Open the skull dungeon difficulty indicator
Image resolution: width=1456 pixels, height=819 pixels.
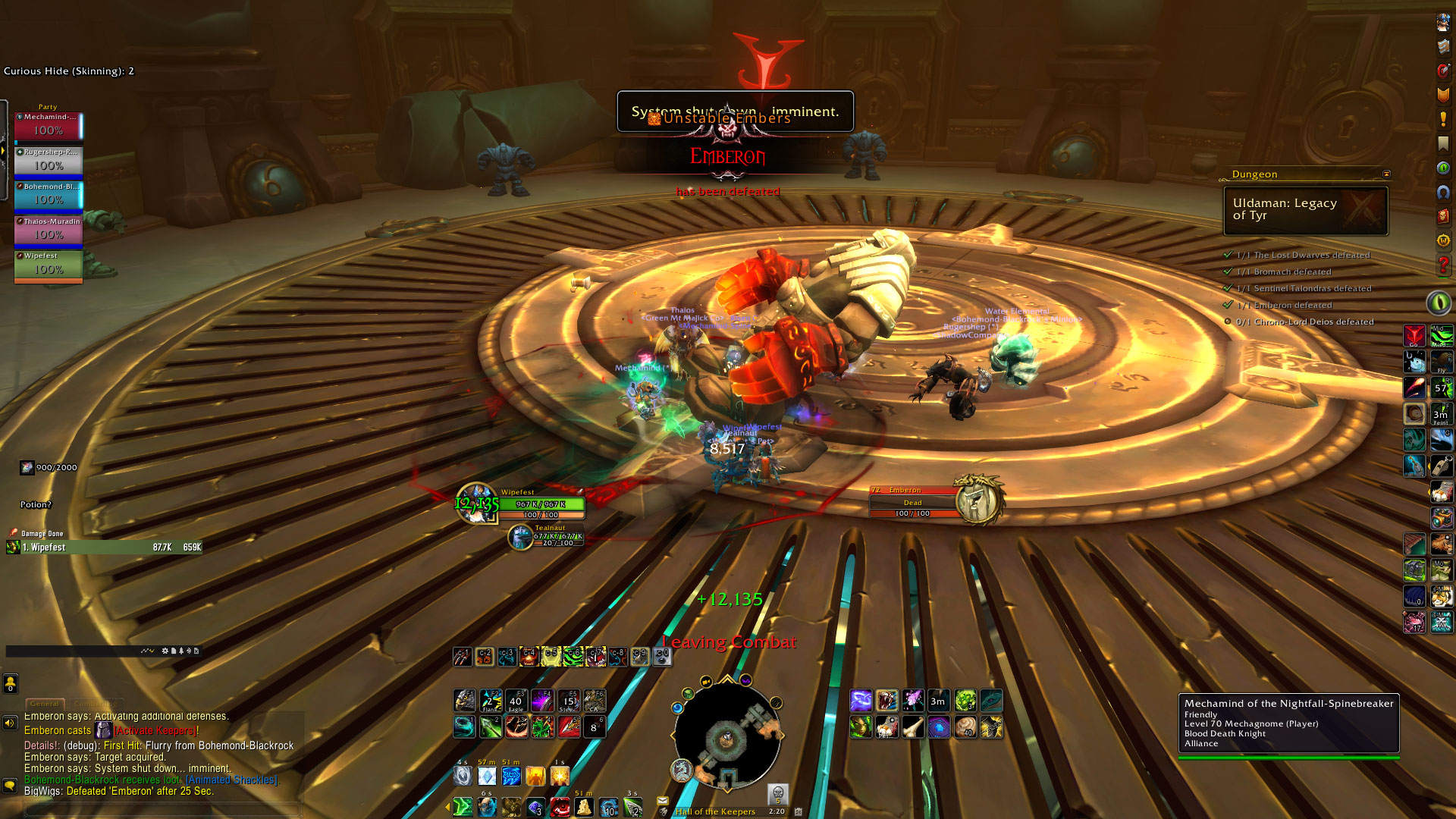777,794
